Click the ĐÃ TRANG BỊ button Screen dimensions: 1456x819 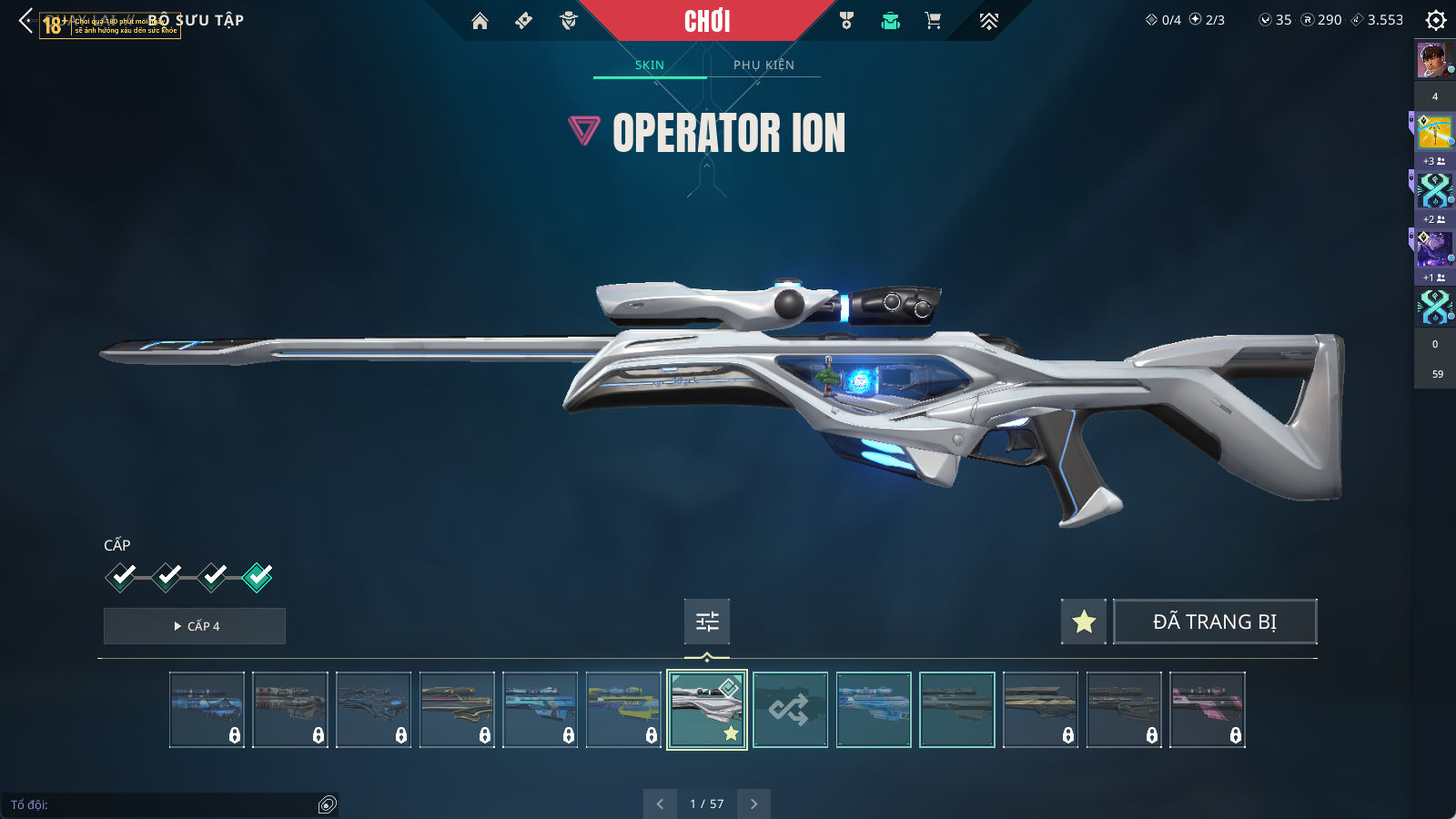[x=1215, y=622]
